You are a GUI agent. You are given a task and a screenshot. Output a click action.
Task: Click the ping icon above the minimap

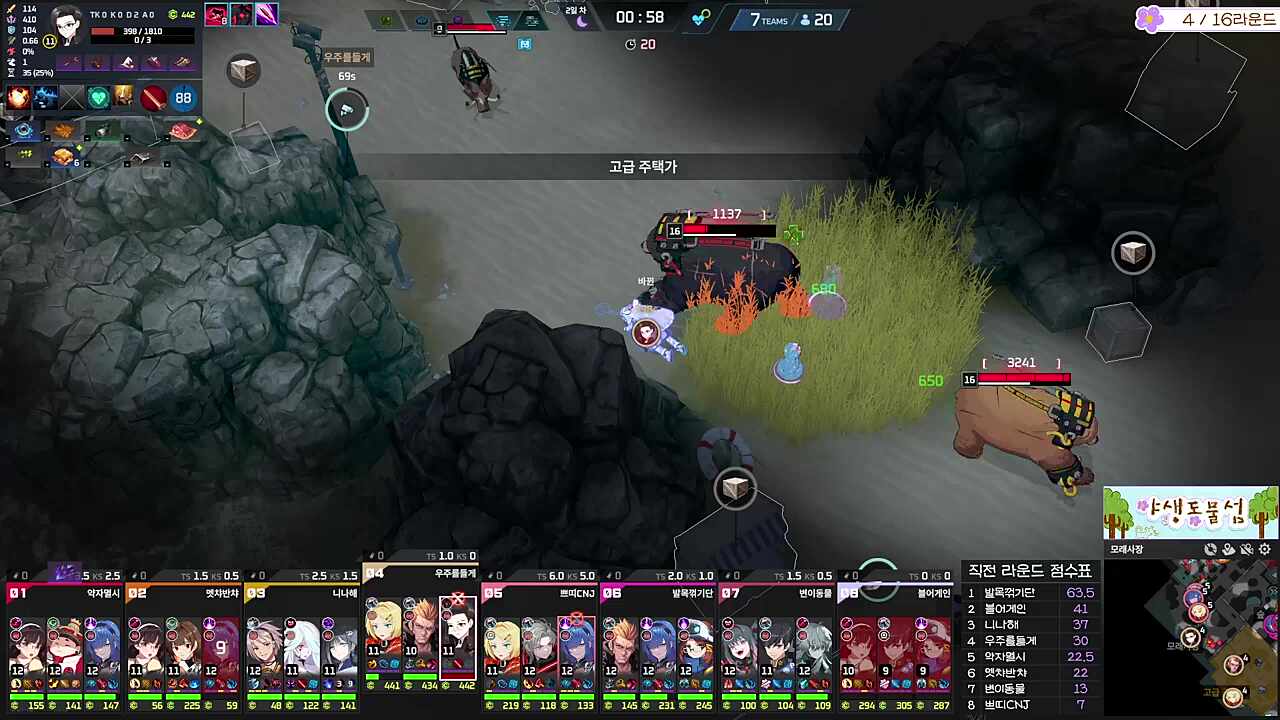(1211, 549)
